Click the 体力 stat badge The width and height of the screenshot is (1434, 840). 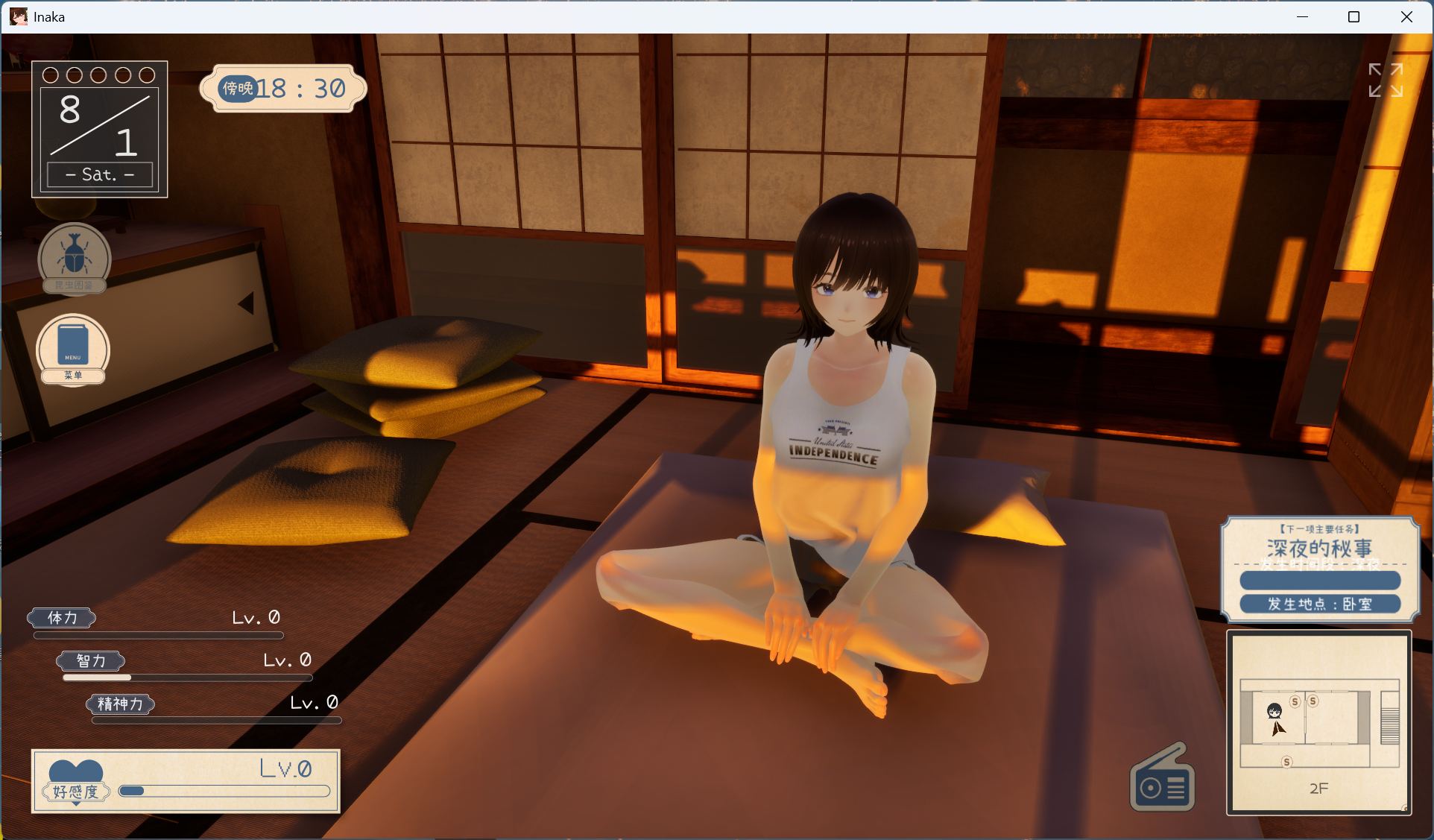(x=62, y=618)
